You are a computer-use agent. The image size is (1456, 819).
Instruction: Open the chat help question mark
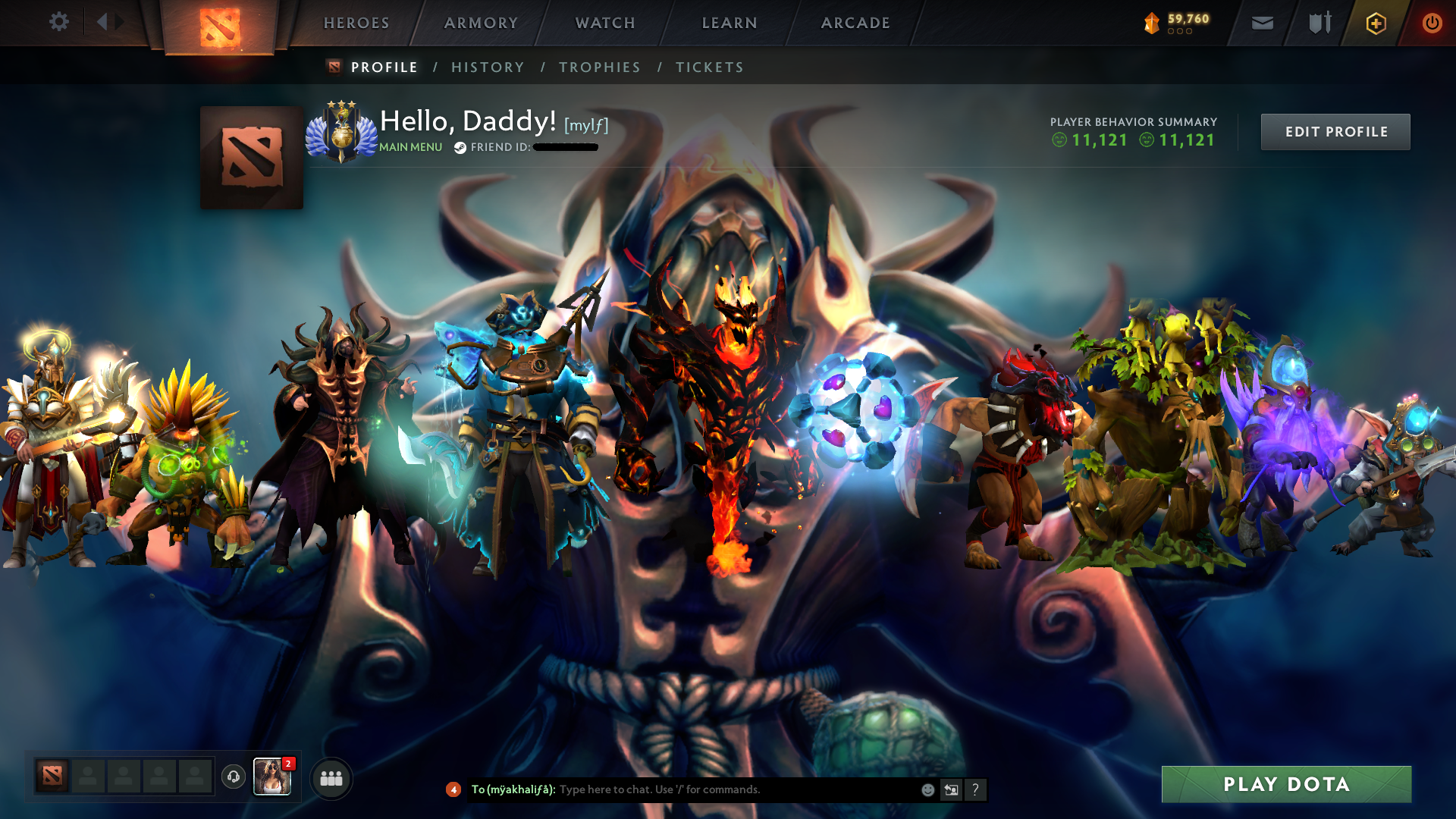click(975, 789)
